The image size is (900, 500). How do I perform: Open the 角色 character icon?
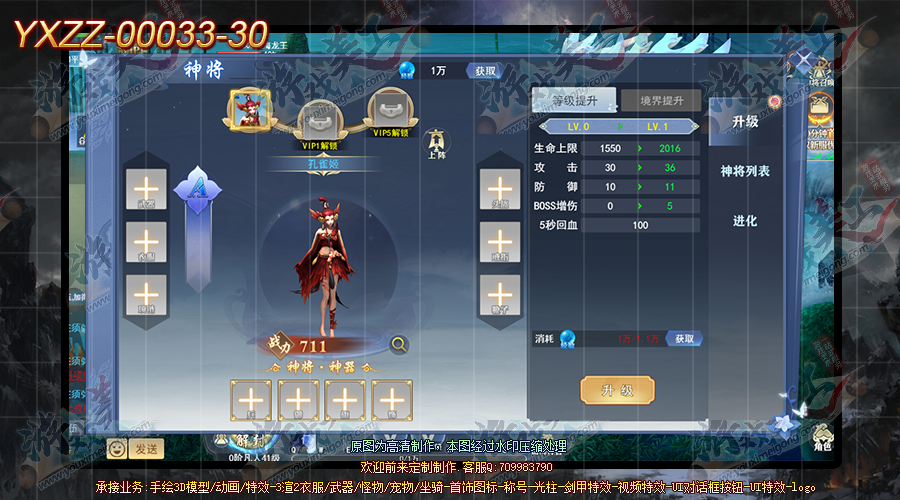822,435
